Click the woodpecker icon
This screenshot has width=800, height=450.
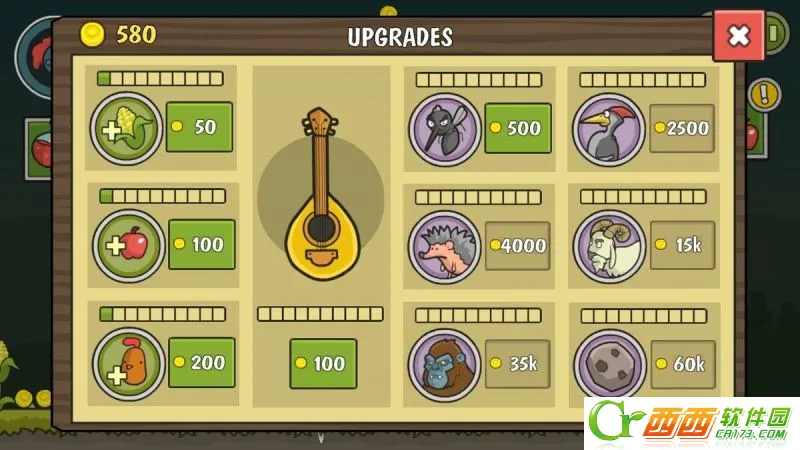pyautogui.click(x=608, y=129)
